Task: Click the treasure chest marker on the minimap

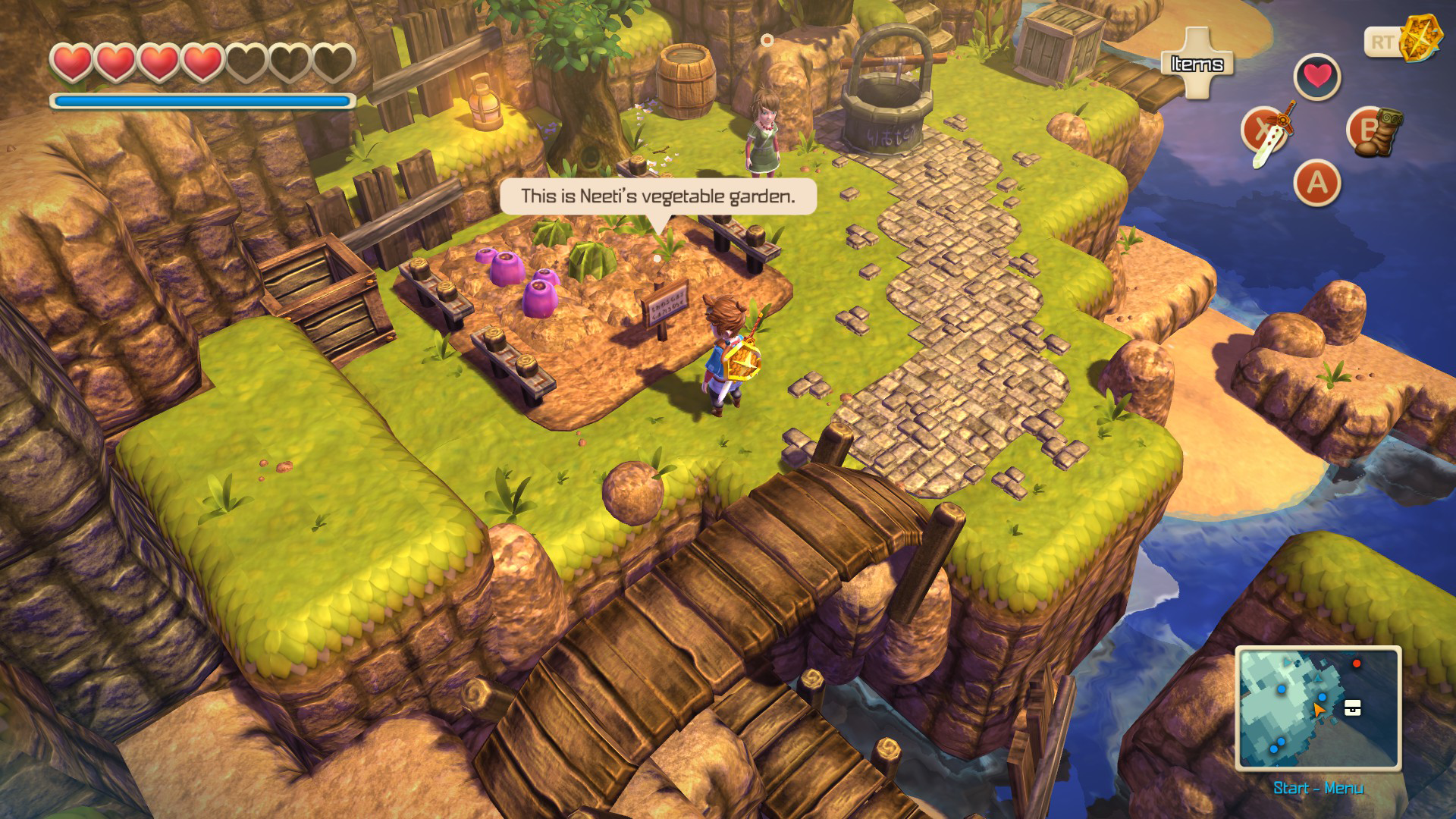Action: click(1352, 708)
